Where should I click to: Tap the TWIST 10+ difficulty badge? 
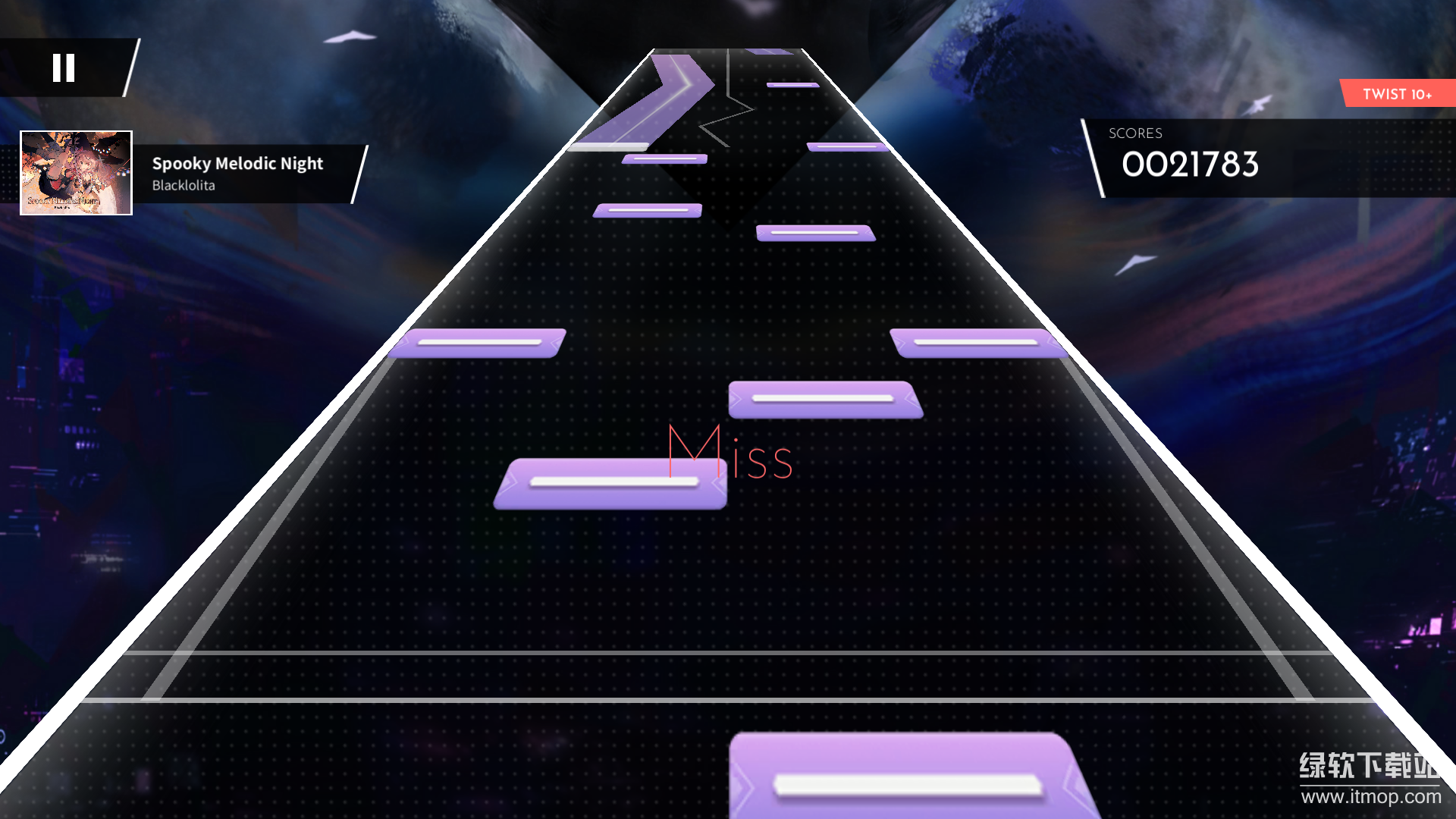(1398, 94)
